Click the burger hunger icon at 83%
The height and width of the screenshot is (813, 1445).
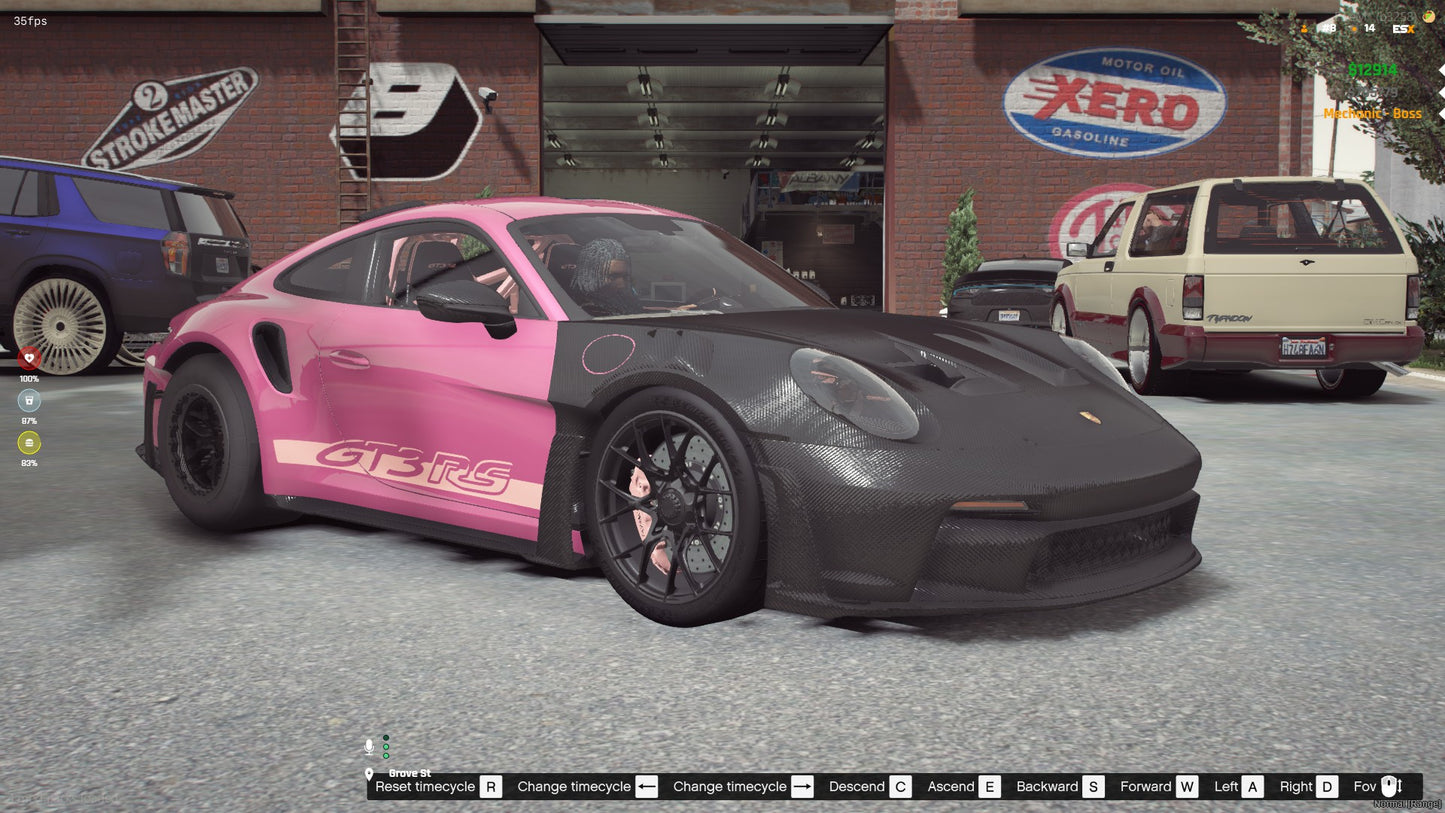pyautogui.click(x=28, y=442)
